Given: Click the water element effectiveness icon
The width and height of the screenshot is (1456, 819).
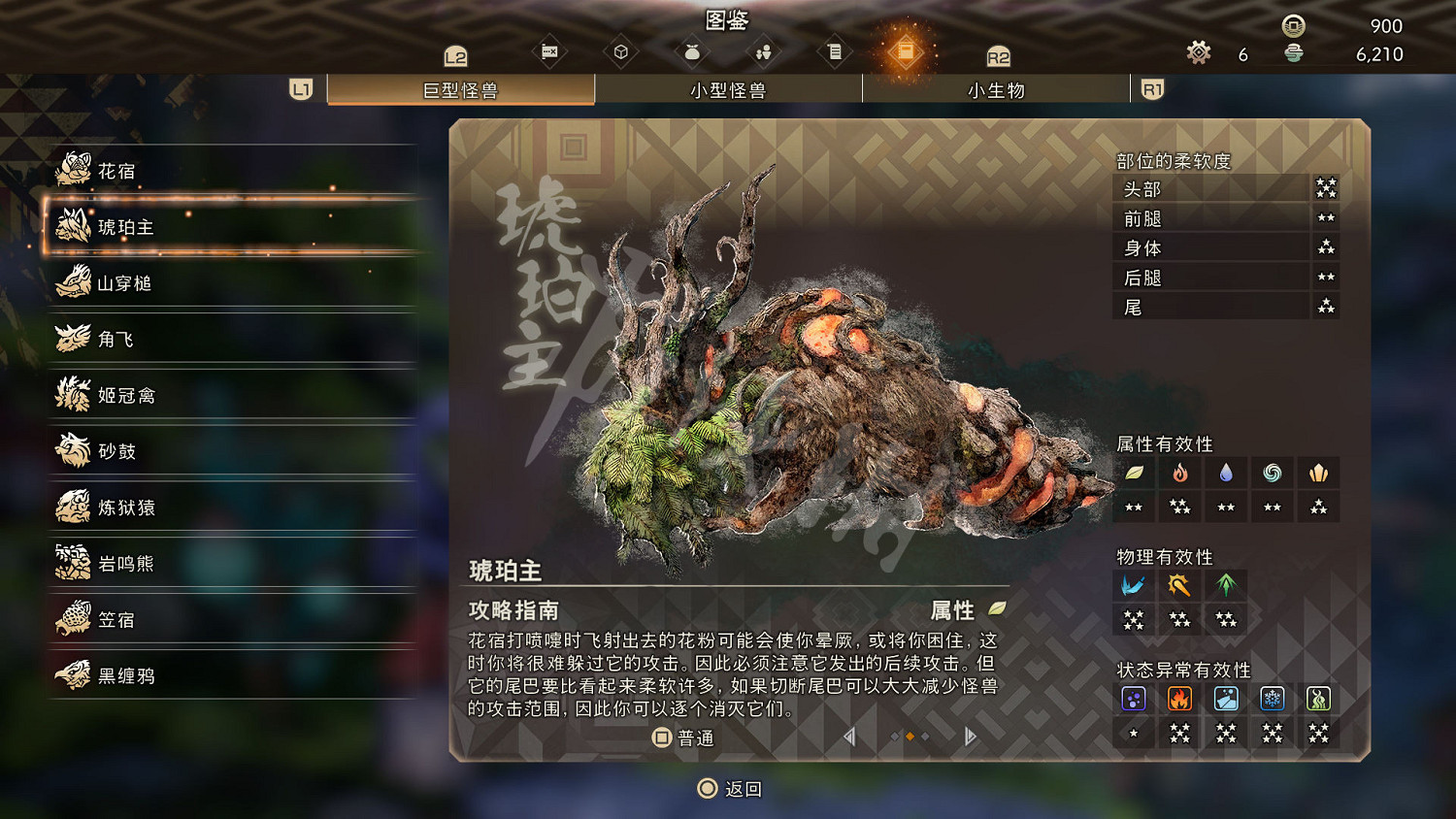Looking at the screenshot, I should pos(1226,474).
